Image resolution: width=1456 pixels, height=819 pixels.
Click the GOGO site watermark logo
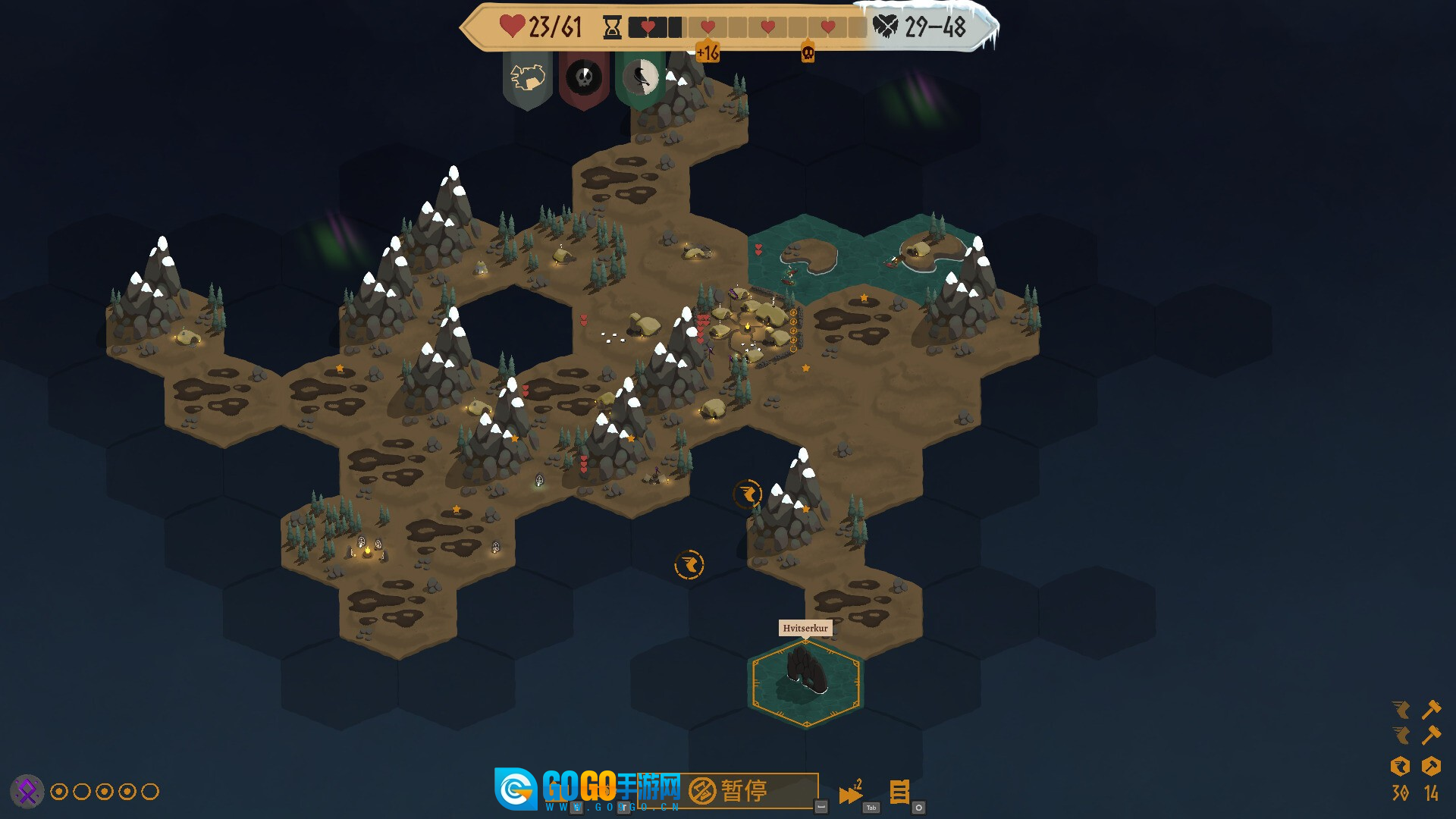(x=516, y=789)
